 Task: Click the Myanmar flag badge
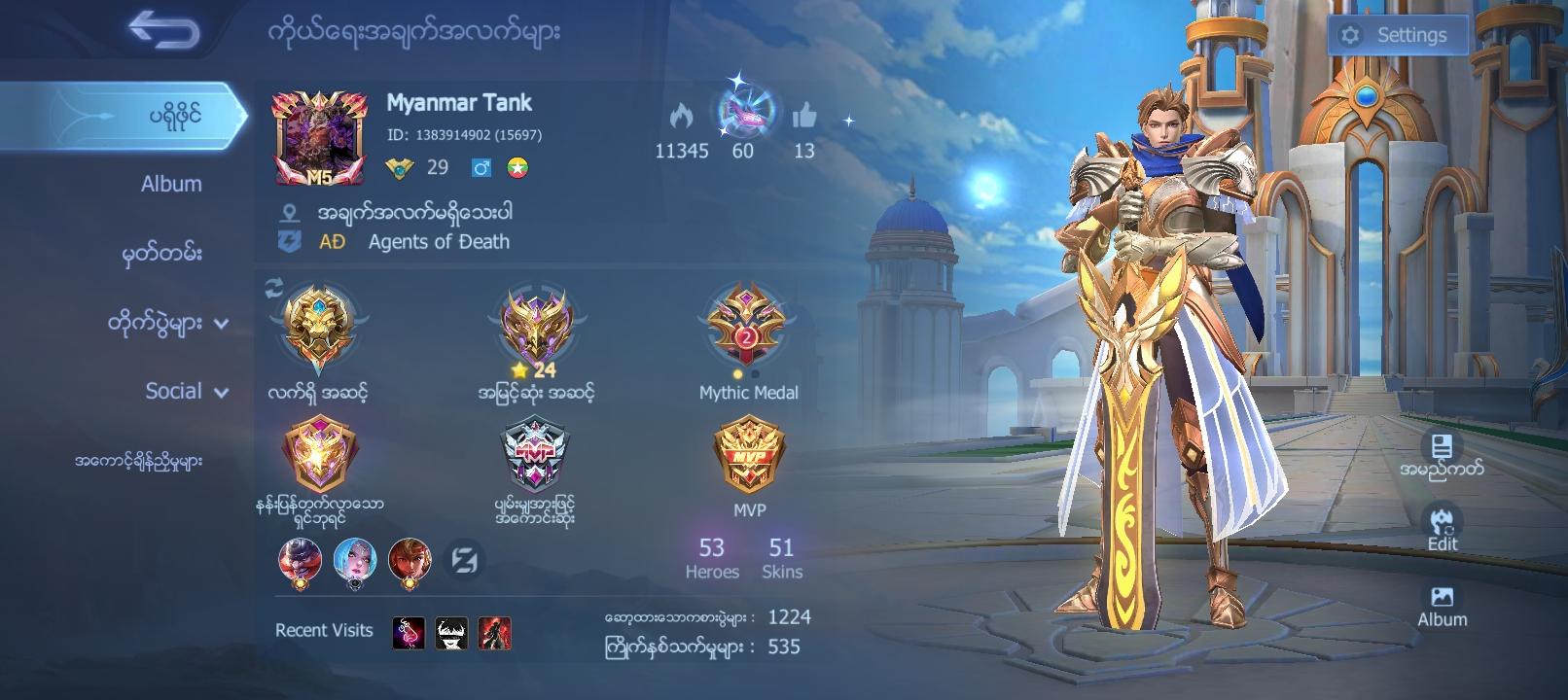[x=518, y=167]
